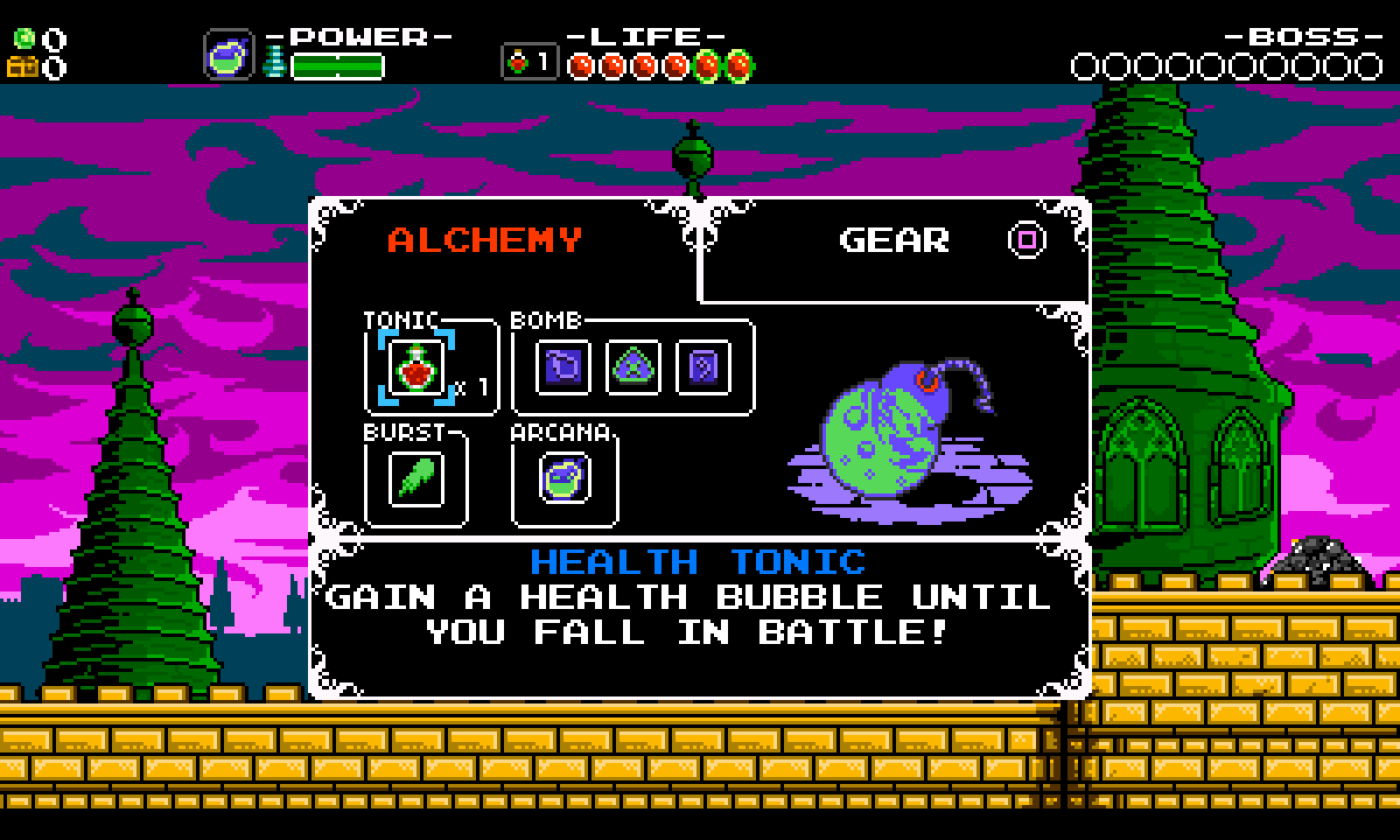This screenshot has height=840, width=1400.
Task: Select the green triangular bomb powder slot
Action: [x=633, y=367]
